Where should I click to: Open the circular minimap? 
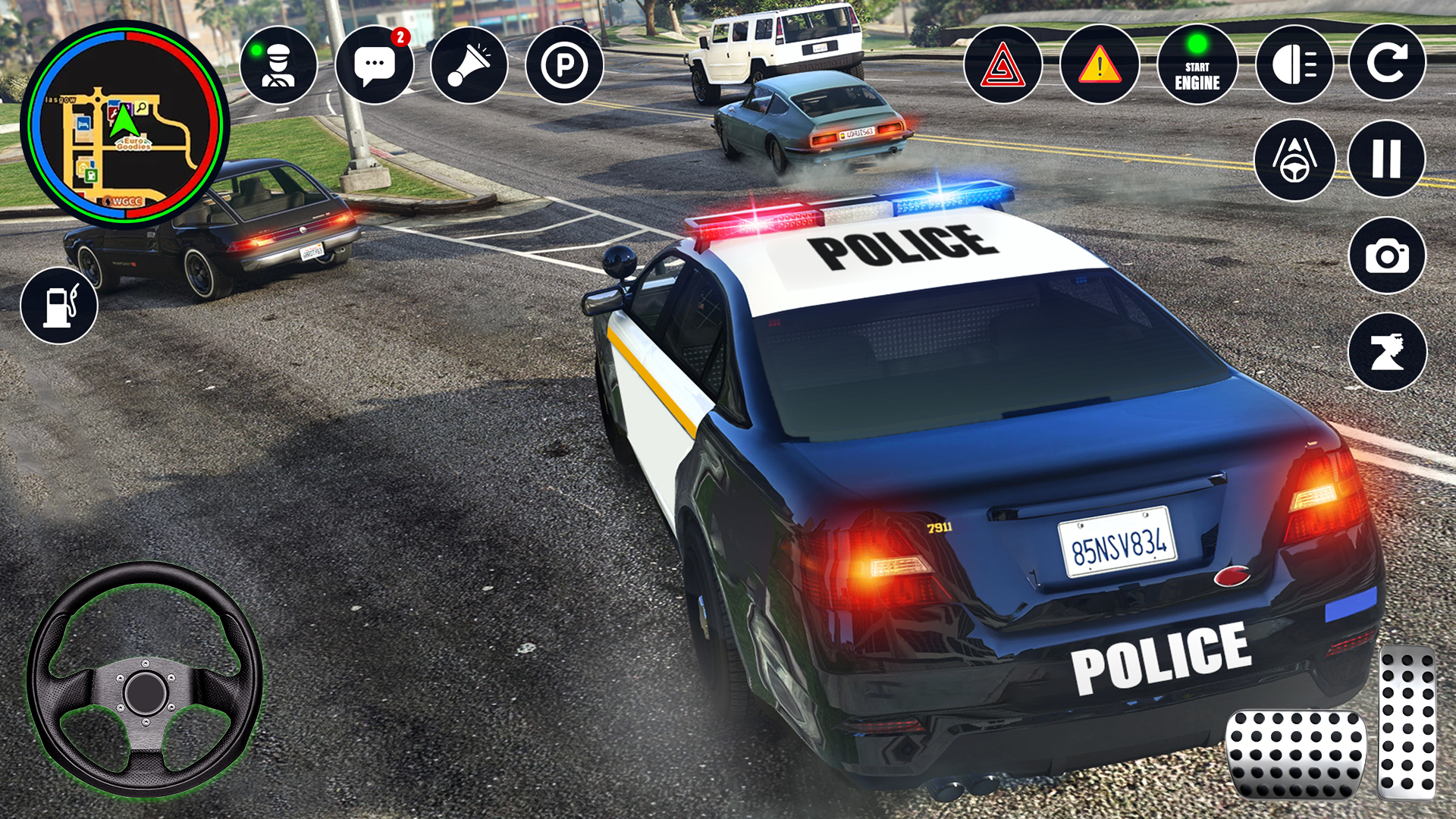pos(125,125)
